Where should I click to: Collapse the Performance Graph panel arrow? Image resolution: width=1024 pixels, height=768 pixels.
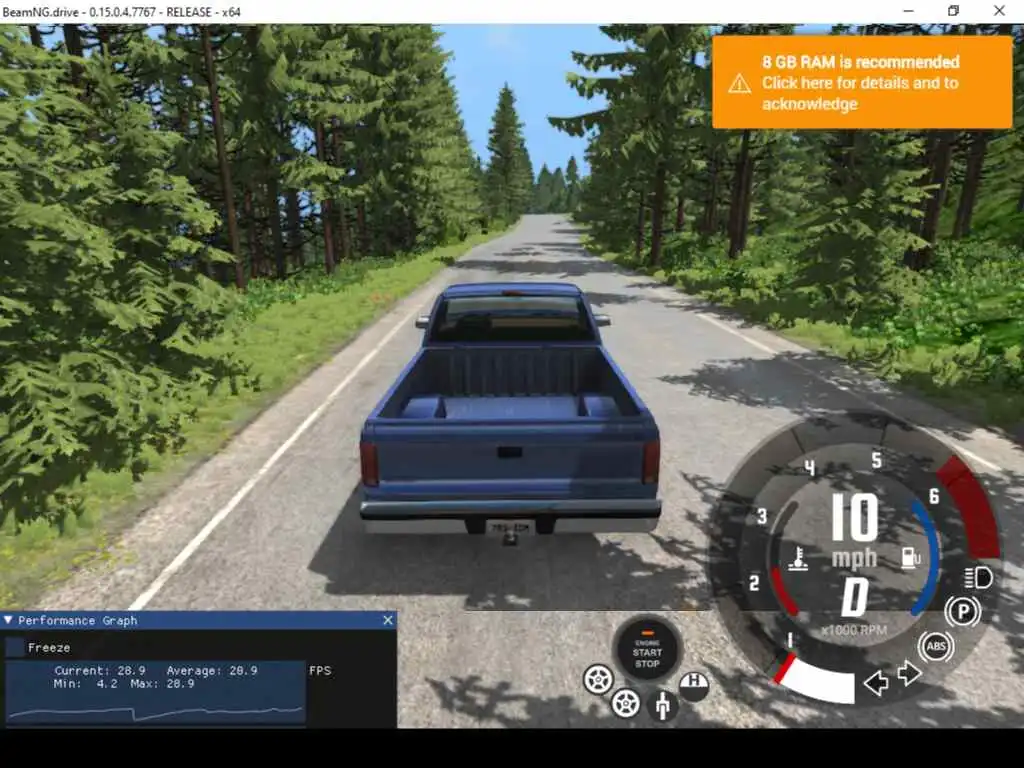(x=8, y=620)
